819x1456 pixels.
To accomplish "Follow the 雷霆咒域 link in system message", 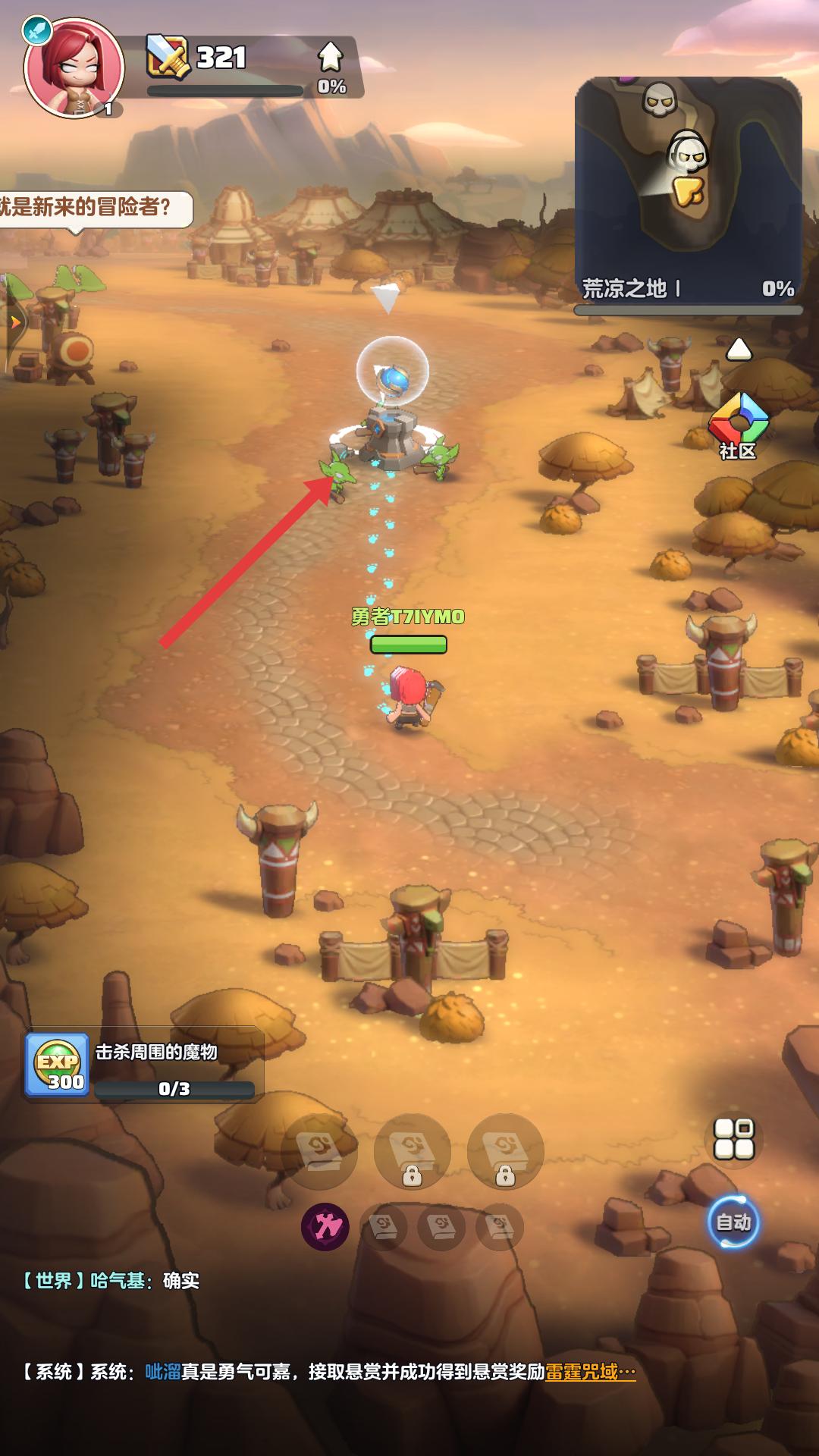I will [590, 1372].
